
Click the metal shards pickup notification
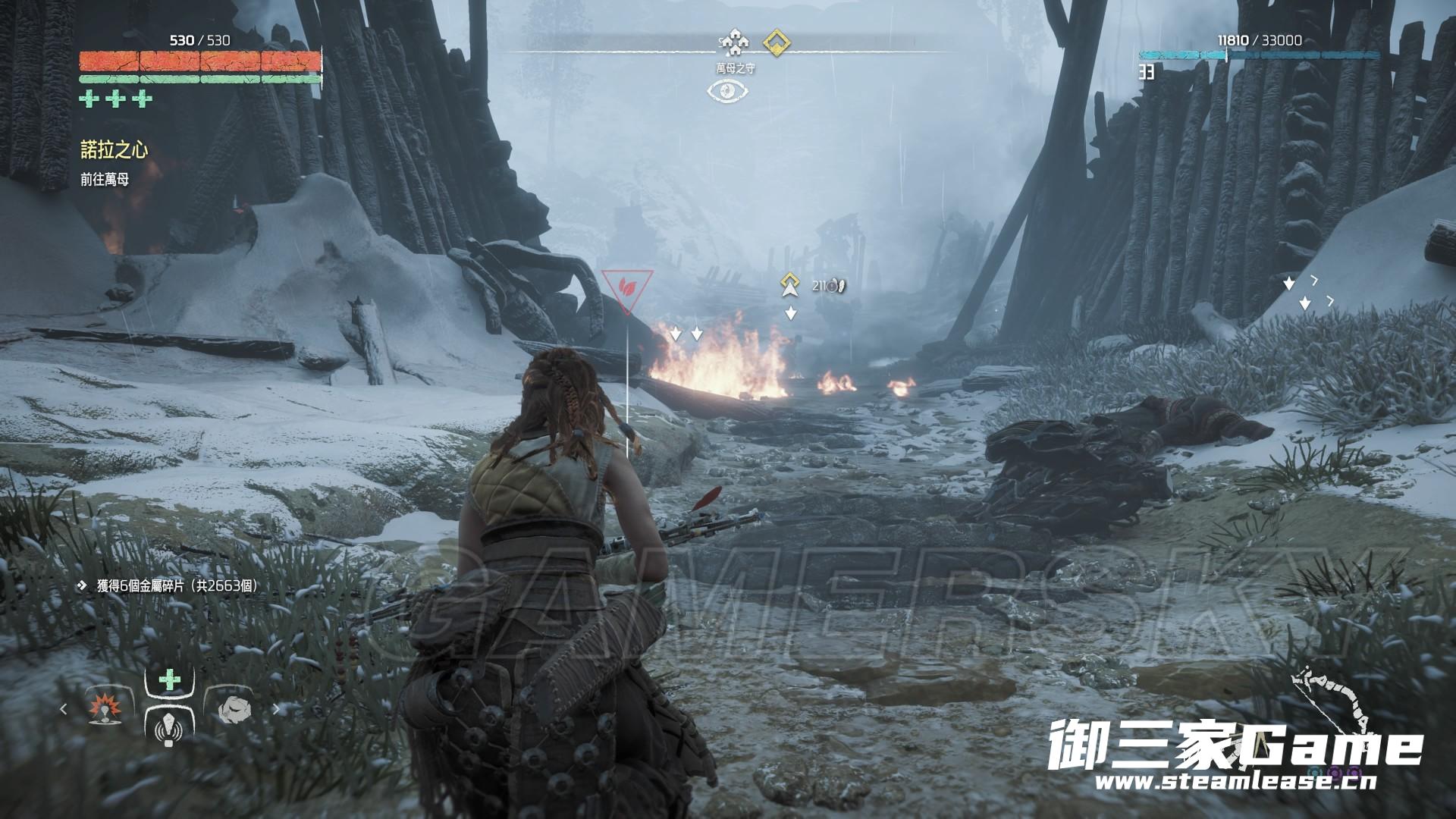167,586
